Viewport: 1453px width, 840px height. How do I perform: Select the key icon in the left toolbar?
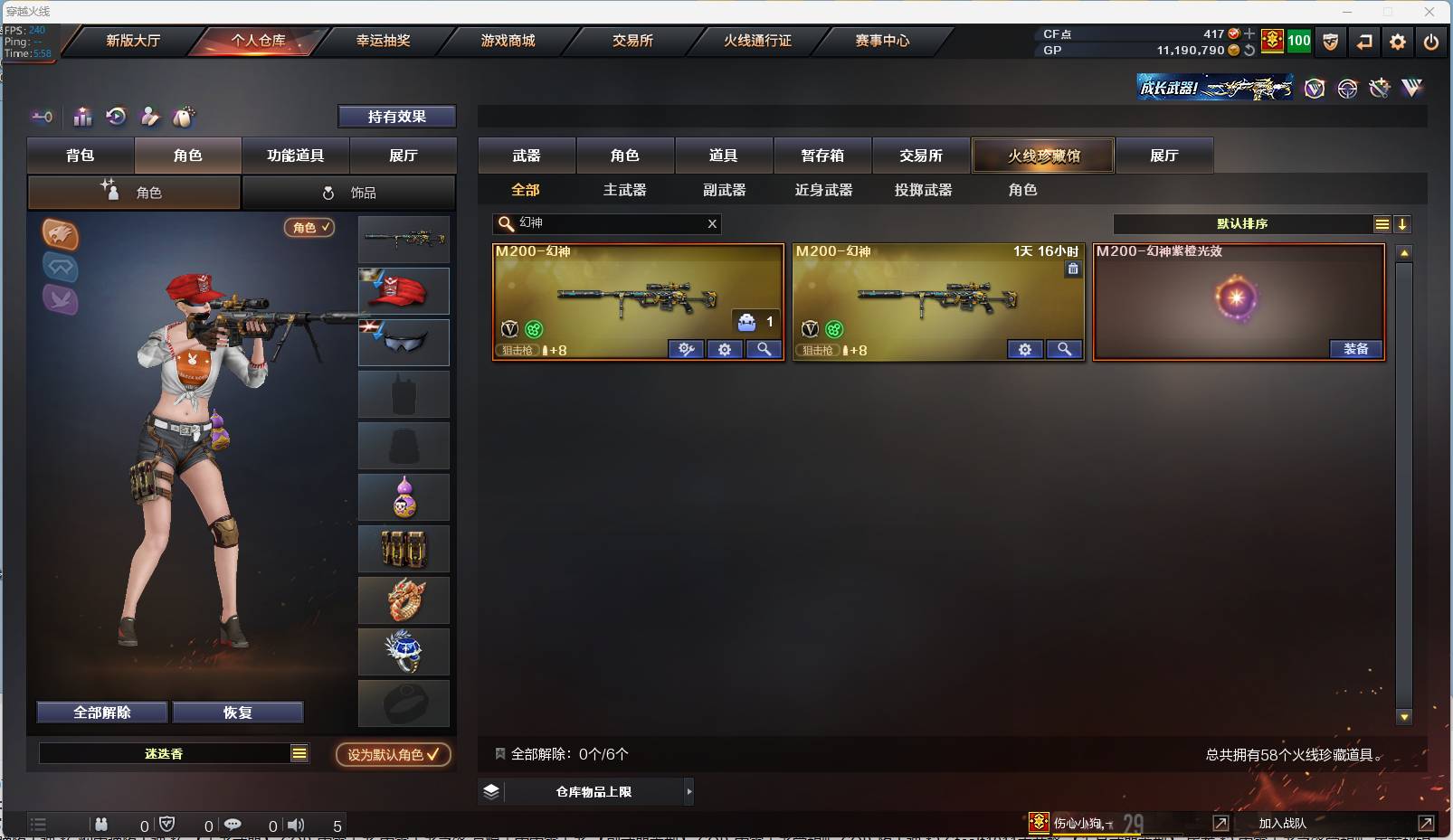[x=42, y=117]
